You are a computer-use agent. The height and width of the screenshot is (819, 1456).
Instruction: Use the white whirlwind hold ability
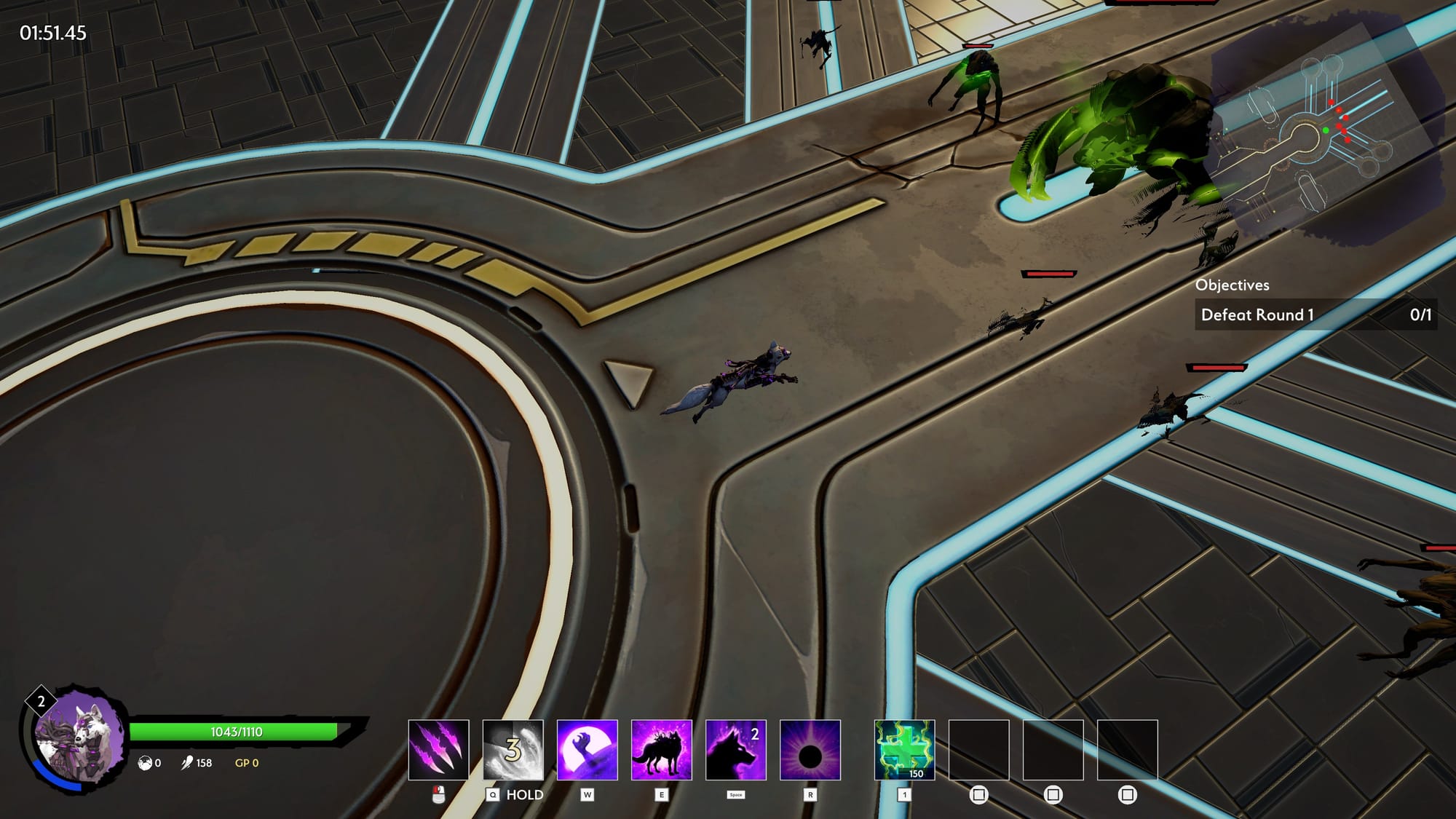[x=513, y=750]
